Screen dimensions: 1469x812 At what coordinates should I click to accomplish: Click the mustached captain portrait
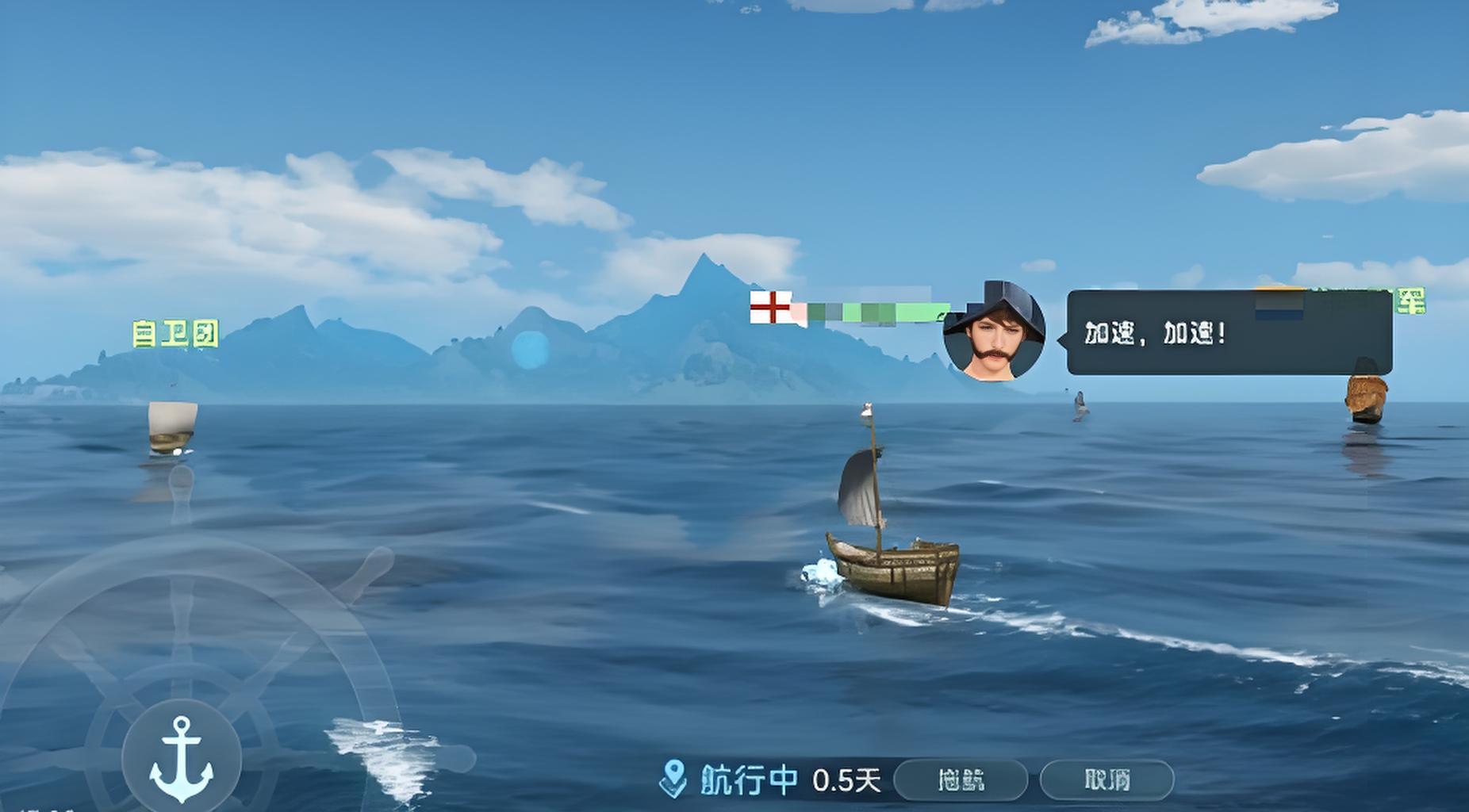click(994, 332)
